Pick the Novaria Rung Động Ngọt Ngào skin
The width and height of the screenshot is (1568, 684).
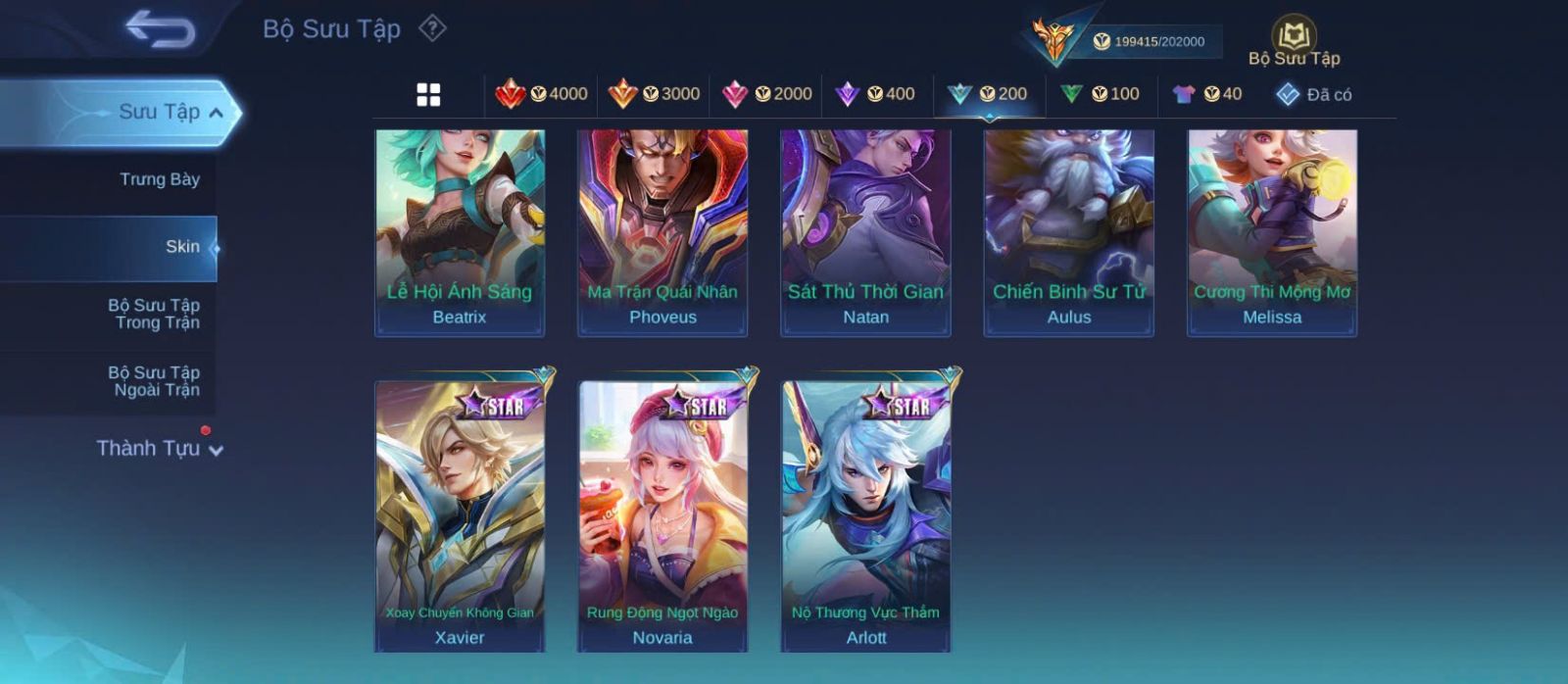662,514
